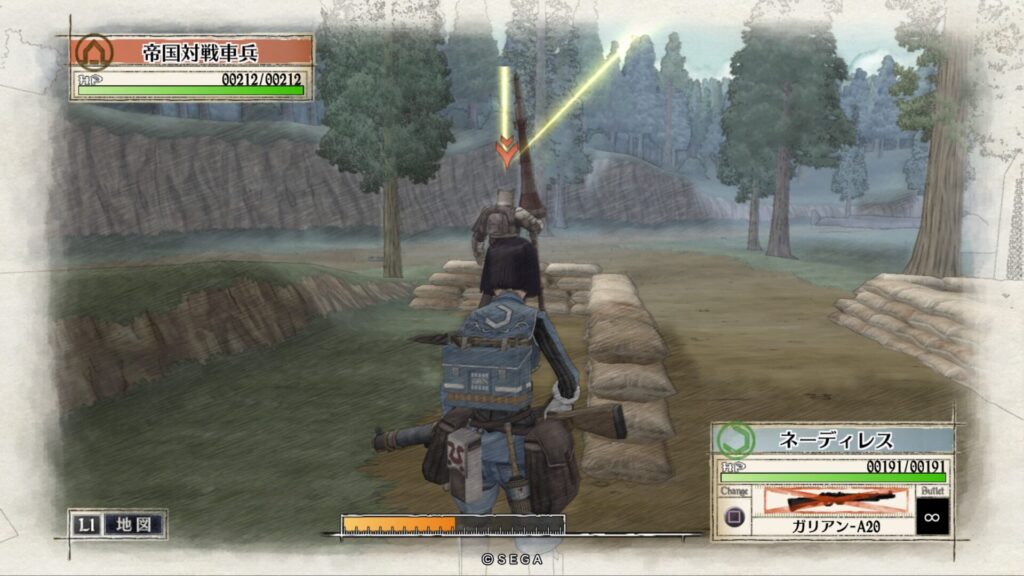
Task: Select the orange target marker above the enemy
Action: (x=507, y=153)
